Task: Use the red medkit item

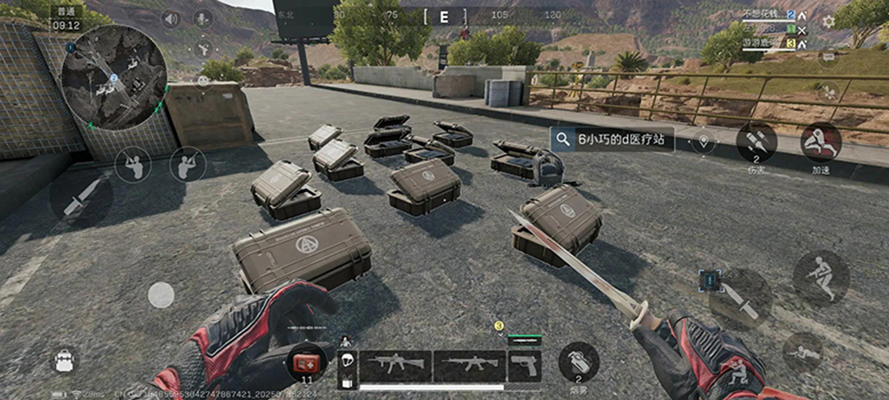Action: 305,362
